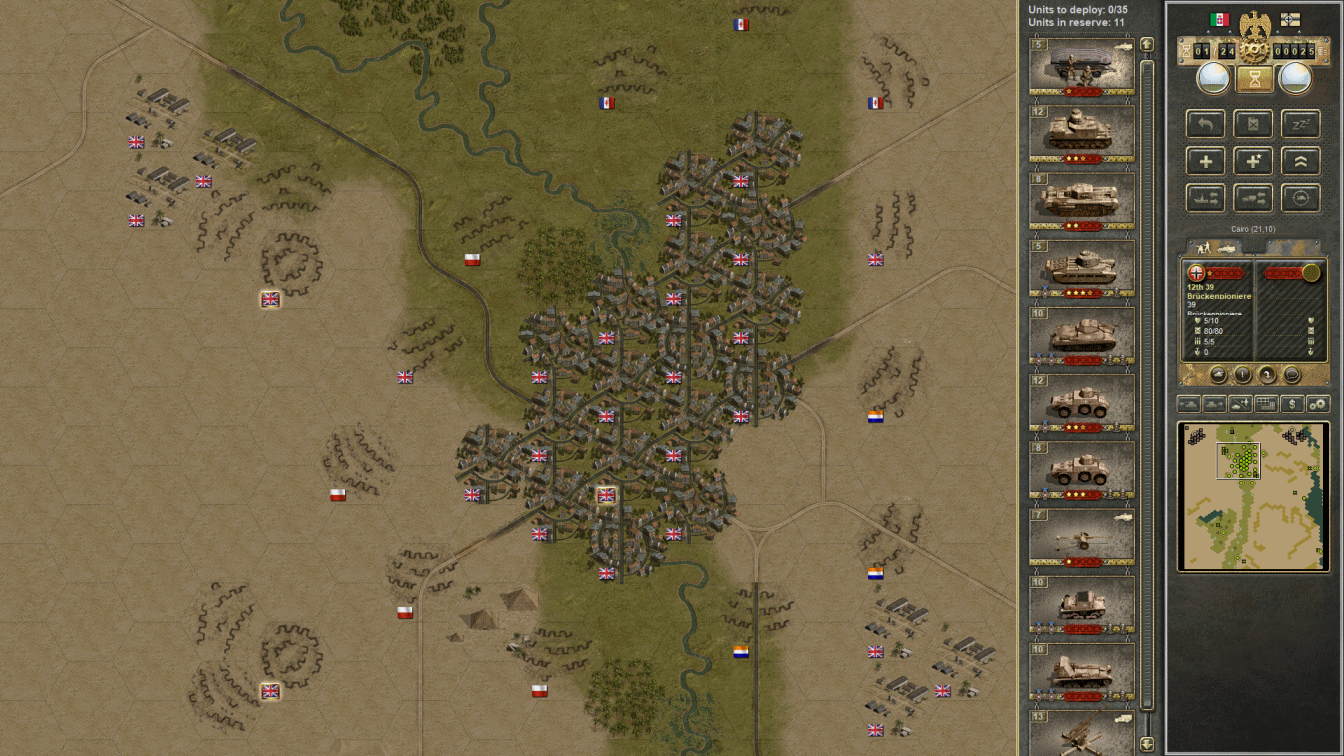Screen dimensions: 1344x756
Task: Select previous unit with left tank icon
Action: 1188,403
